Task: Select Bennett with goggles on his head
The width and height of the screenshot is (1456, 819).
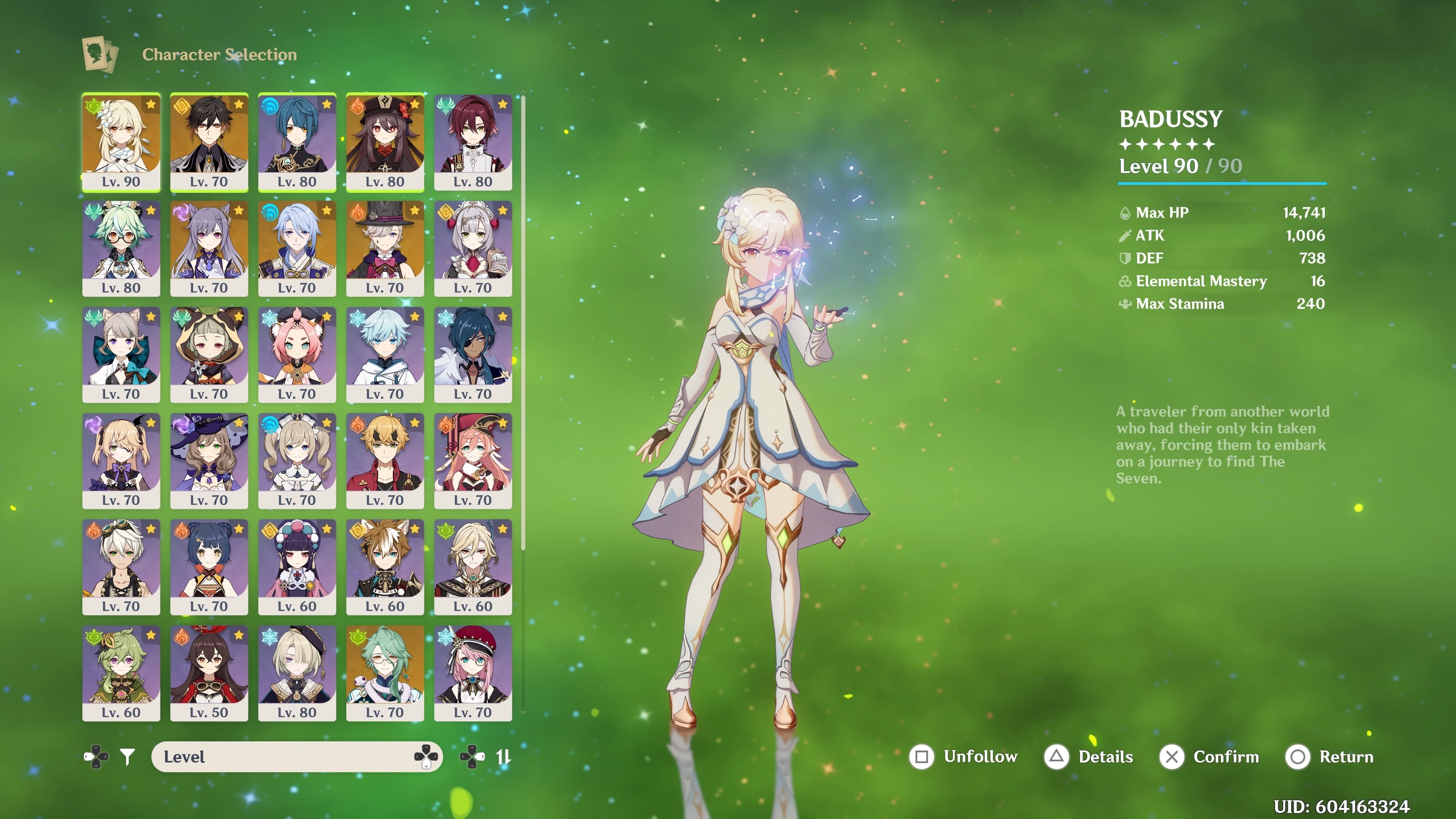Action: pyautogui.click(x=121, y=566)
